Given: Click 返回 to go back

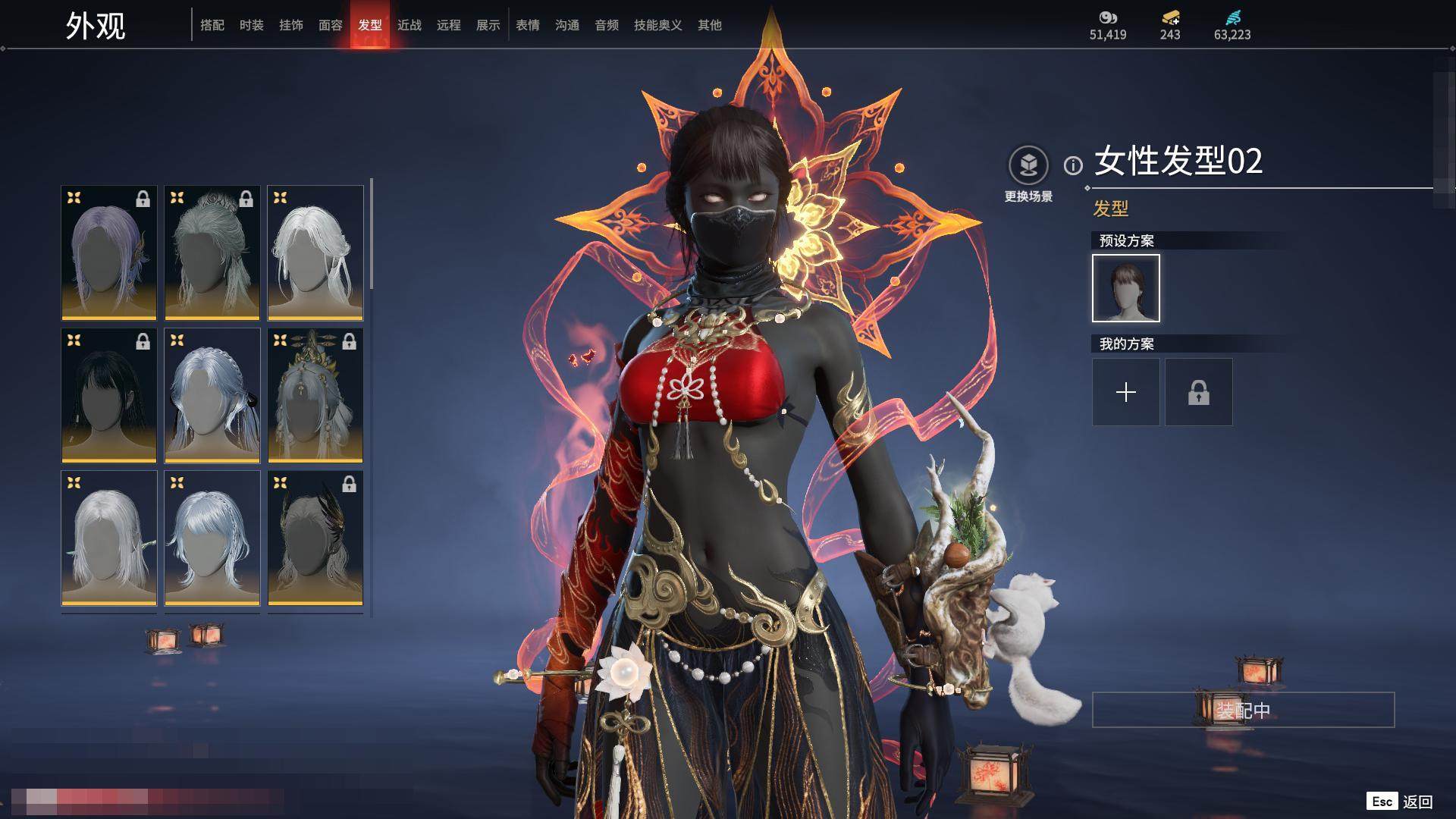Looking at the screenshot, I should pyautogui.click(x=1417, y=802).
